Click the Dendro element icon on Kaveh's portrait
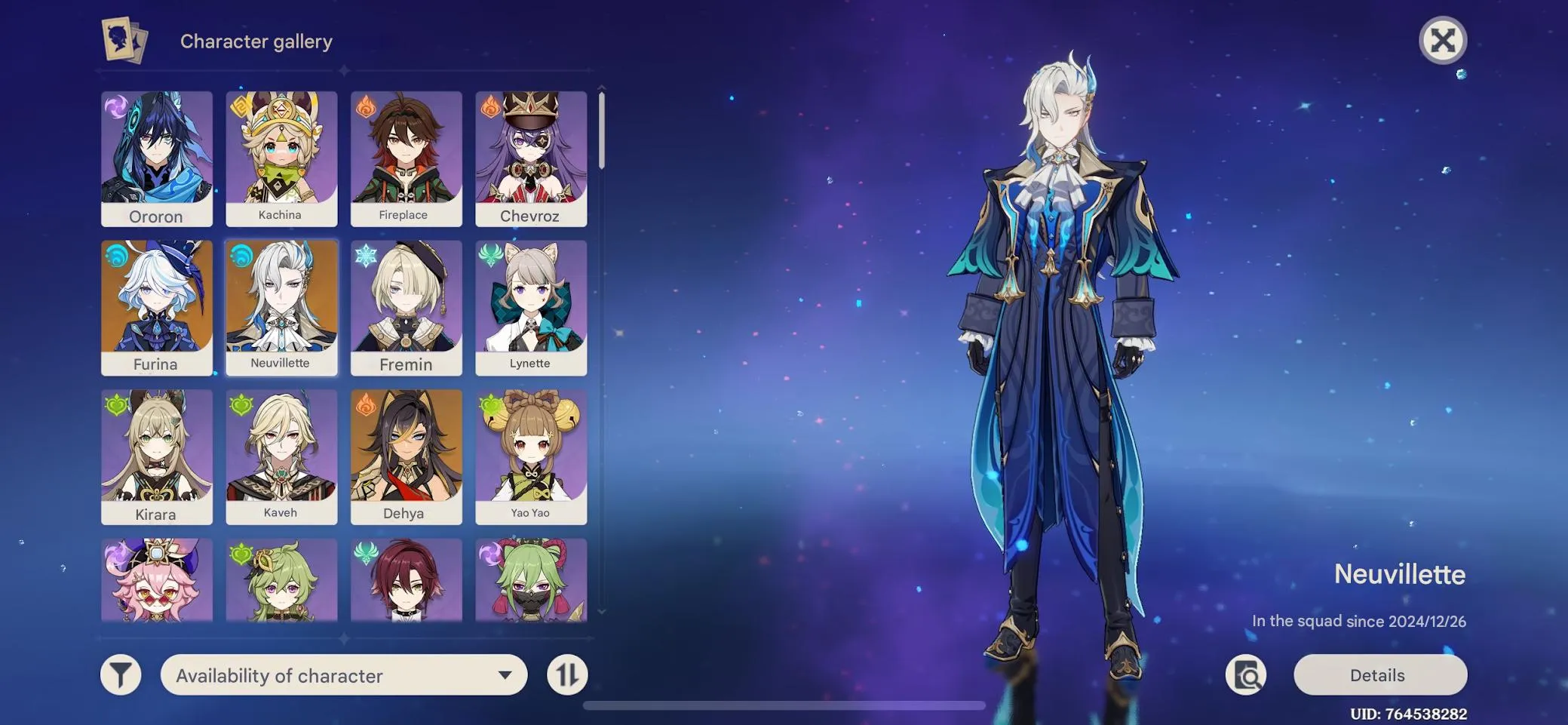The width and height of the screenshot is (1568, 725). tap(240, 405)
